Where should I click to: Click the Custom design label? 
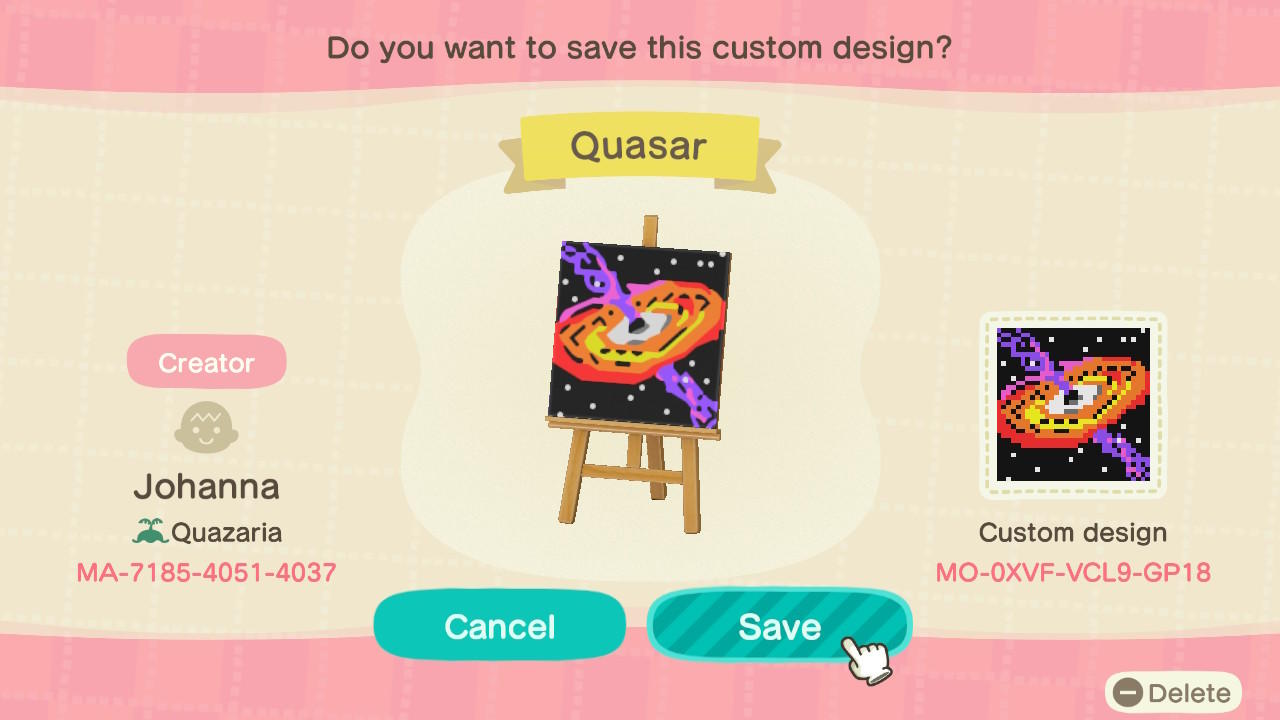tap(1073, 532)
